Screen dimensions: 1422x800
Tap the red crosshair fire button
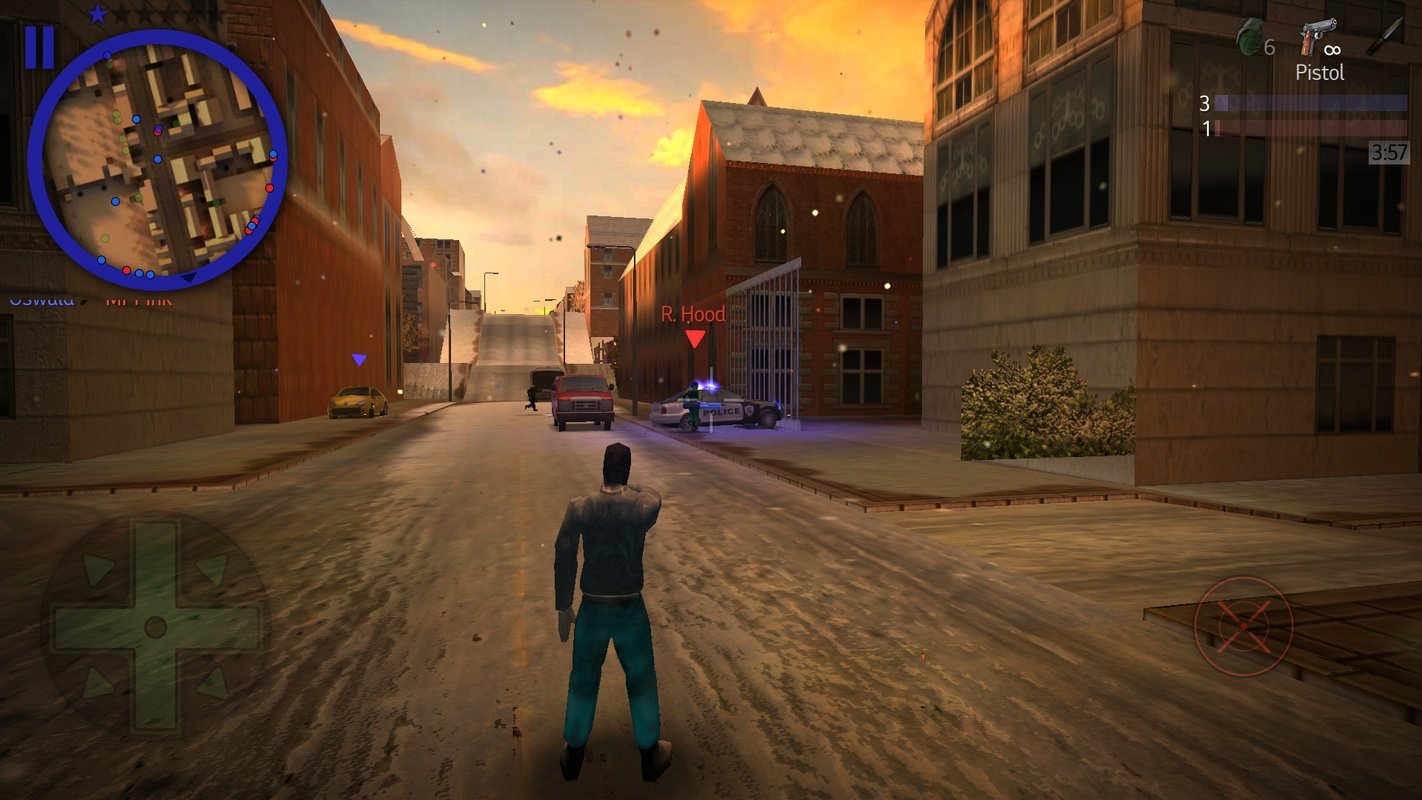(x=1244, y=626)
